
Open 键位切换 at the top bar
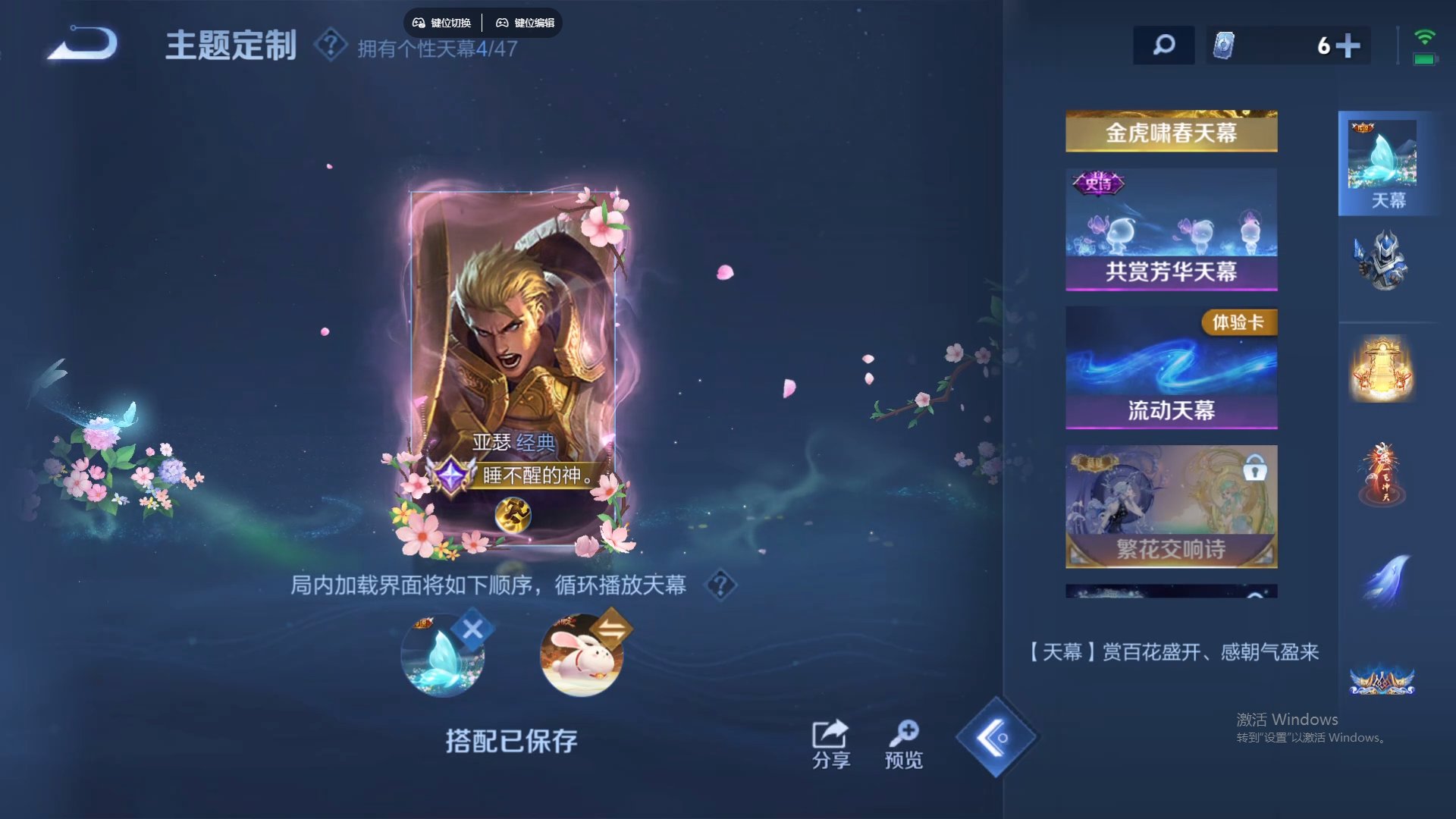tap(442, 23)
